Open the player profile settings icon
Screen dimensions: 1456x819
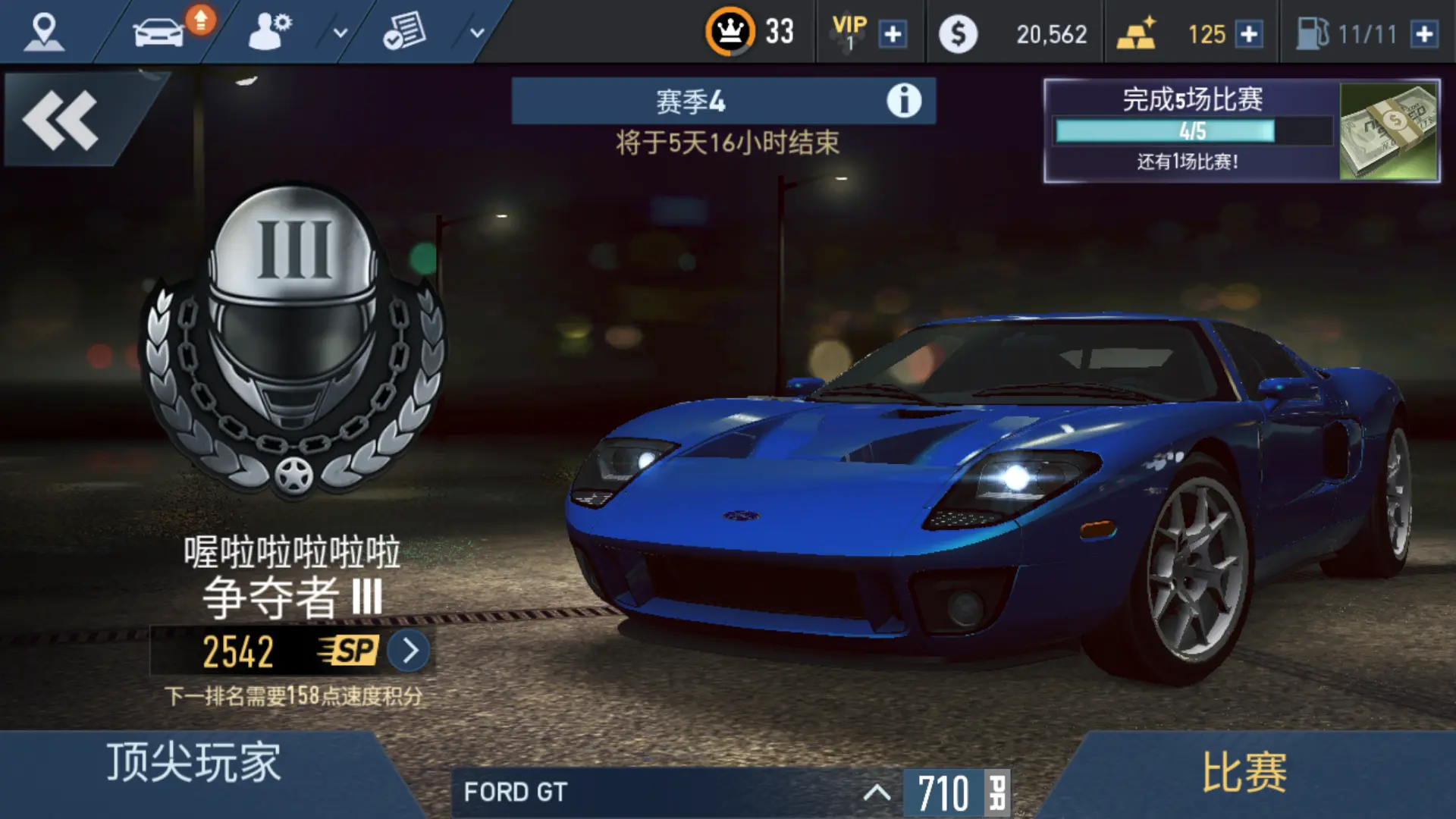tap(269, 32)
